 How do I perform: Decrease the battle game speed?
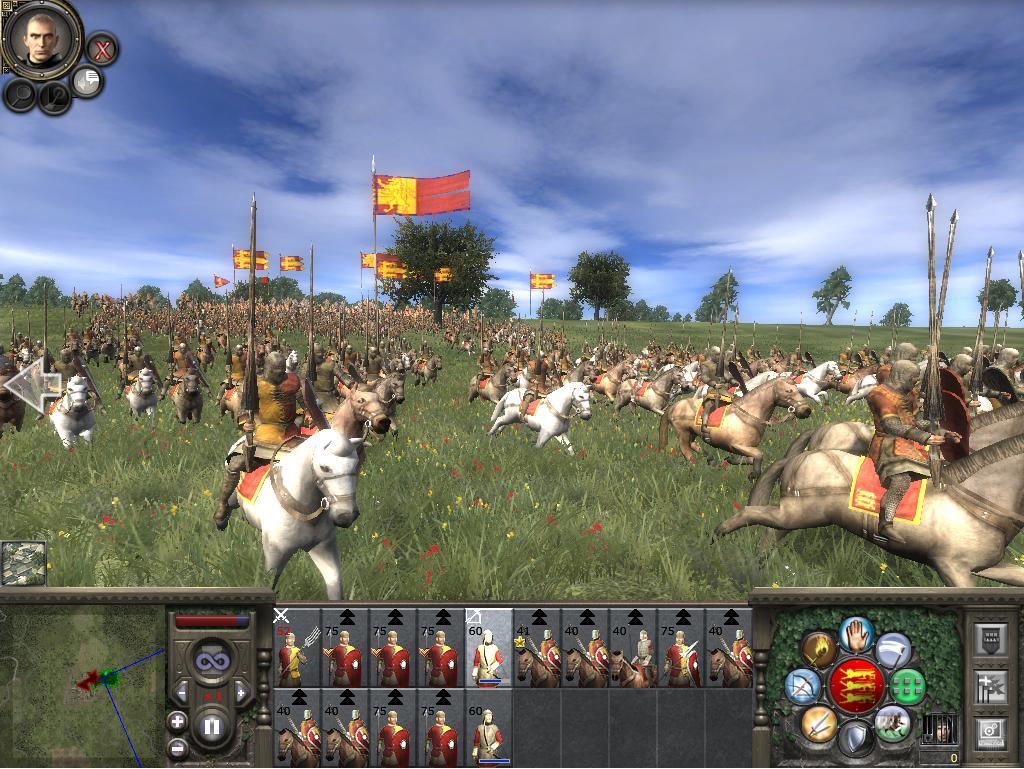click(x=182, y=692)
